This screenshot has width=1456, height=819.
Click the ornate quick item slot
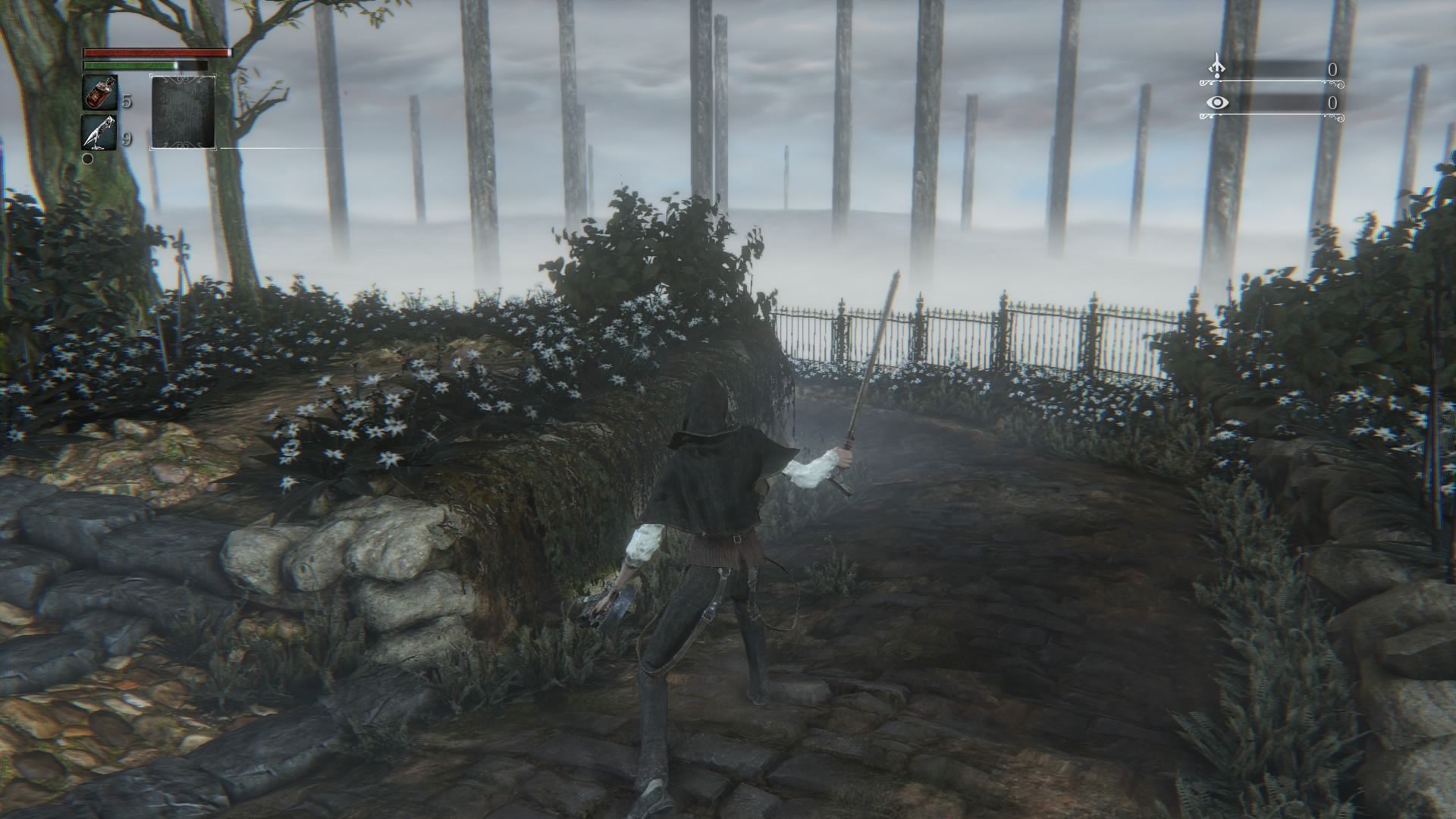tap(183, 112)
